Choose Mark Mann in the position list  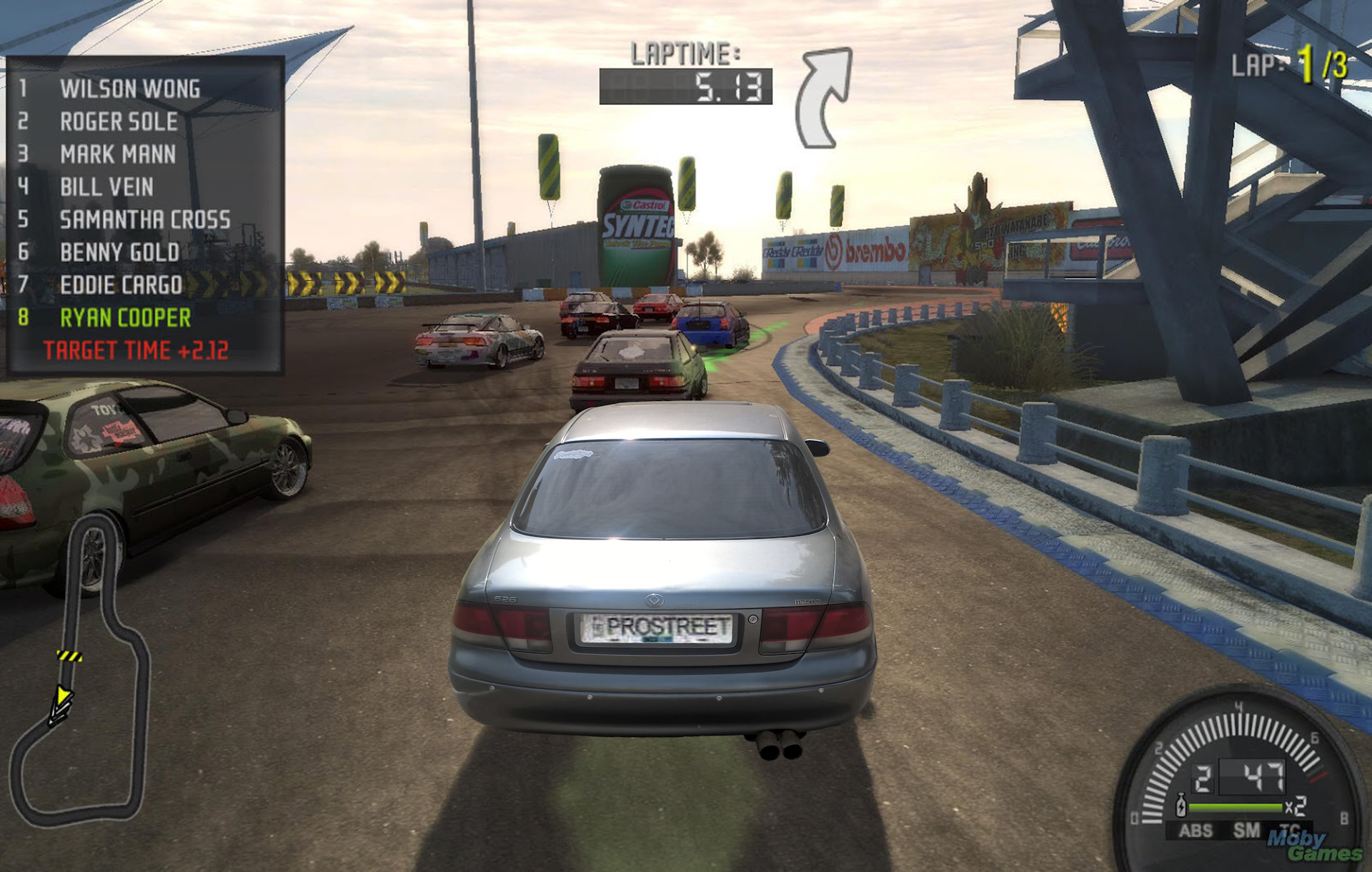tap(118, 154)
